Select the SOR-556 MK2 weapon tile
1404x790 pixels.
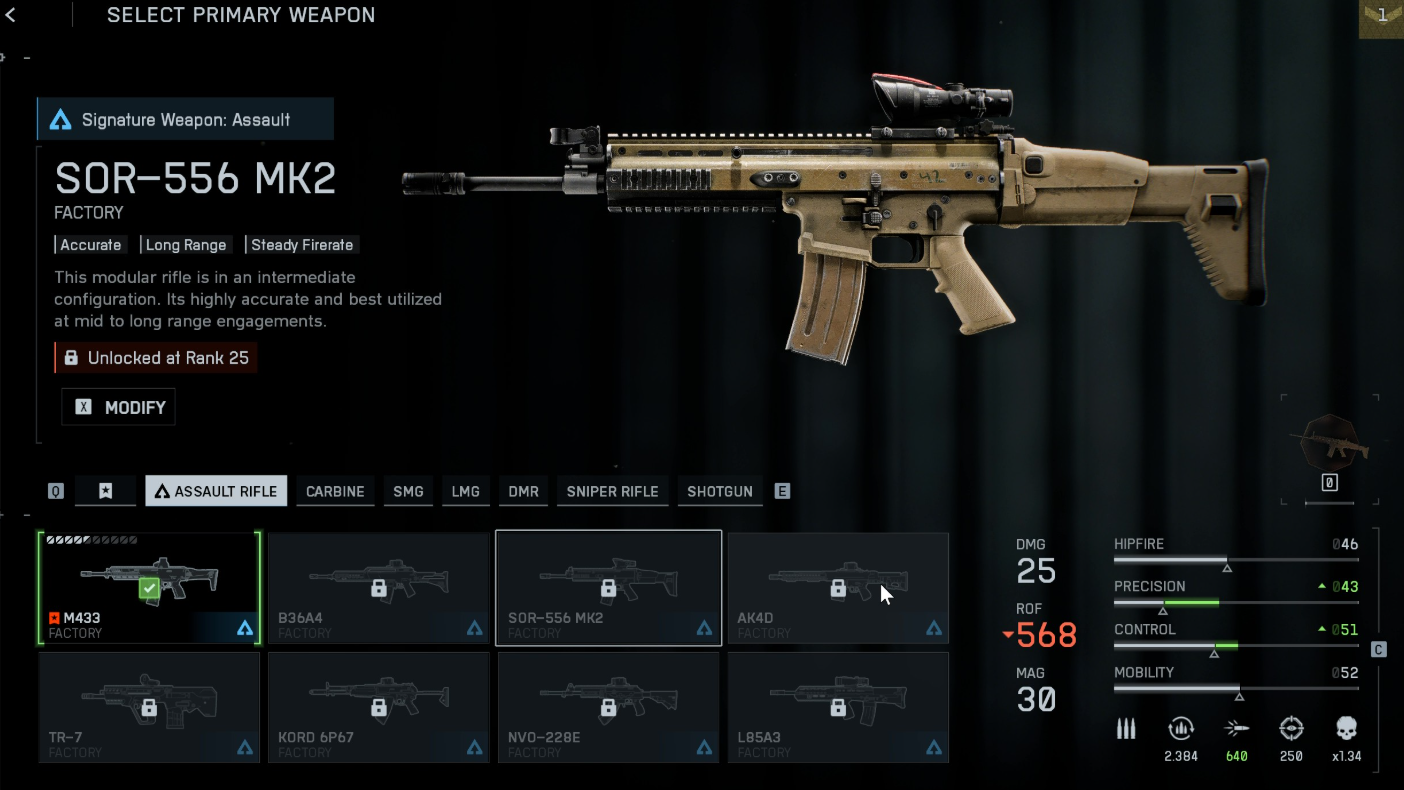[x=608, y=588]
